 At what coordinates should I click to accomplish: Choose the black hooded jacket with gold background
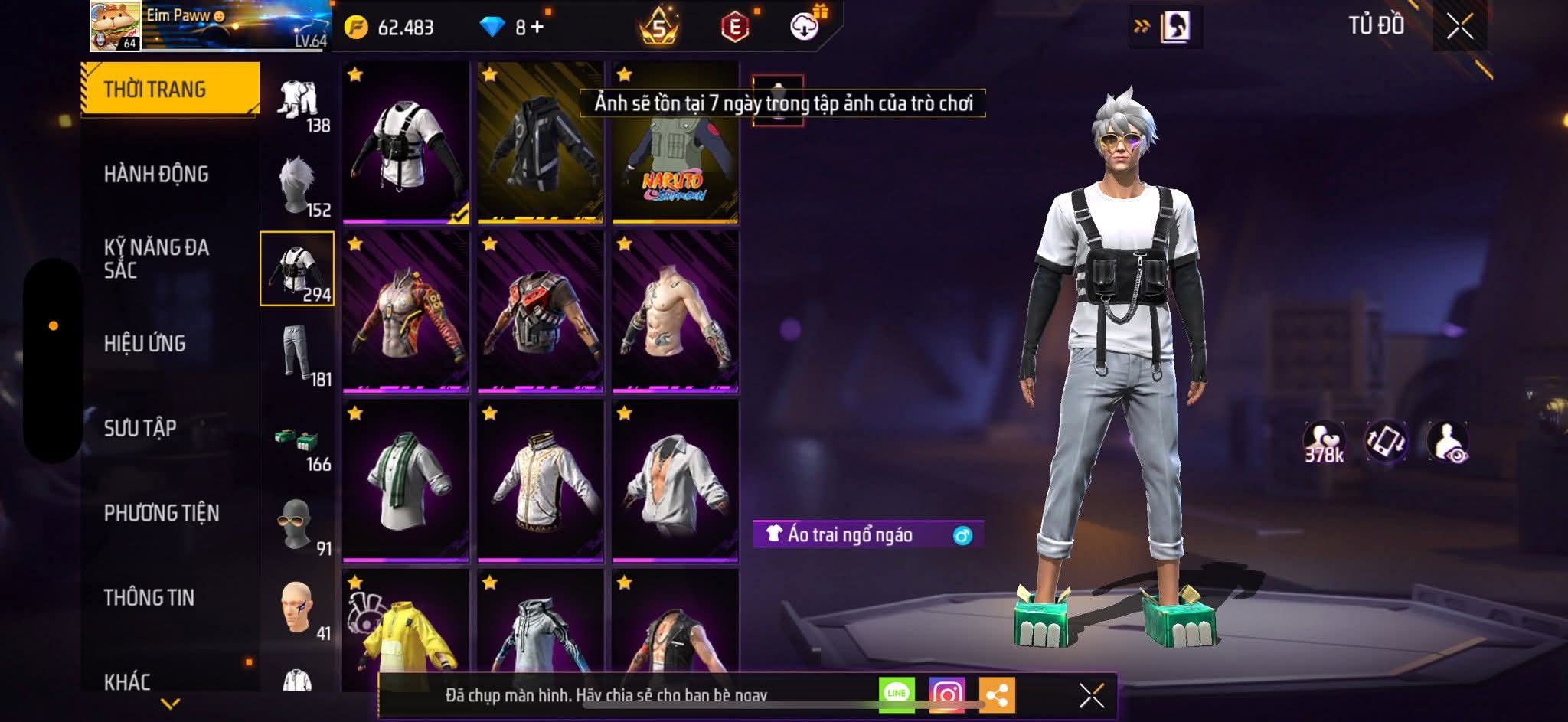pyautogui.click(x=540, y=144)
